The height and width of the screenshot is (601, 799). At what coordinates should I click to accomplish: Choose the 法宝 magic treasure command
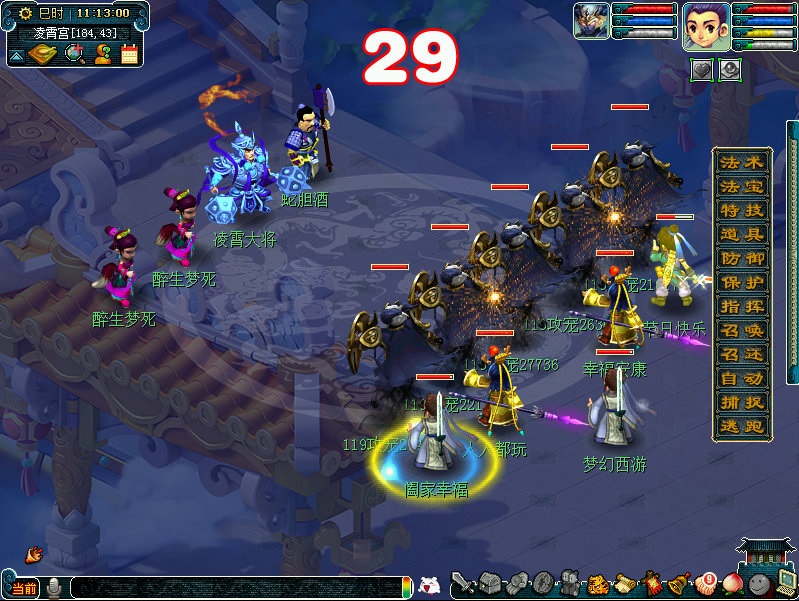pyautogui.click(x=742, y=187)
